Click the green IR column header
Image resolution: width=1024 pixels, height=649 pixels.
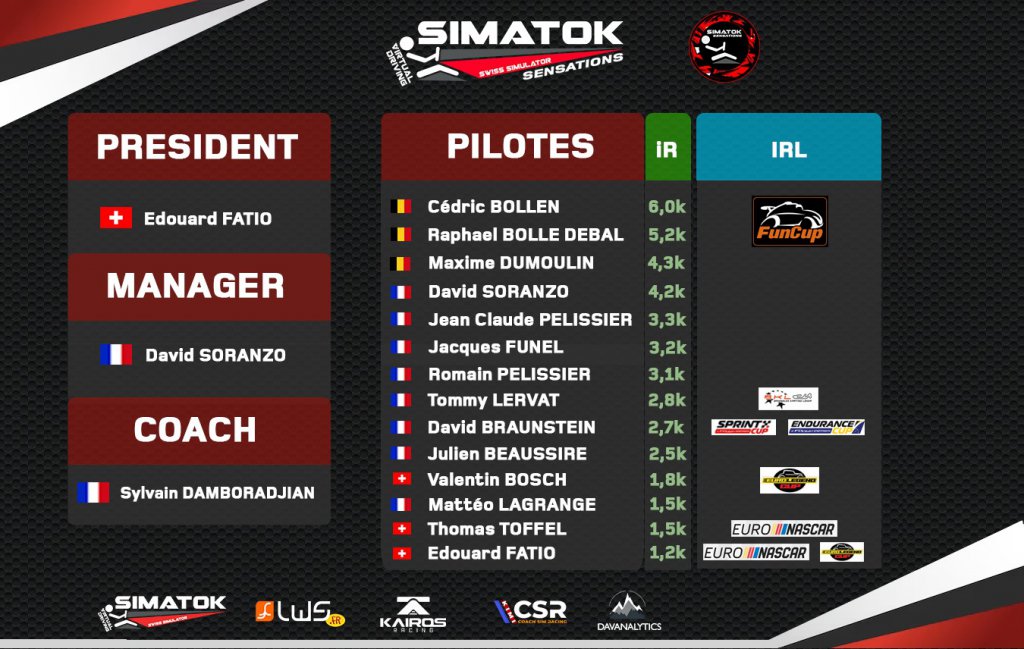667,149
